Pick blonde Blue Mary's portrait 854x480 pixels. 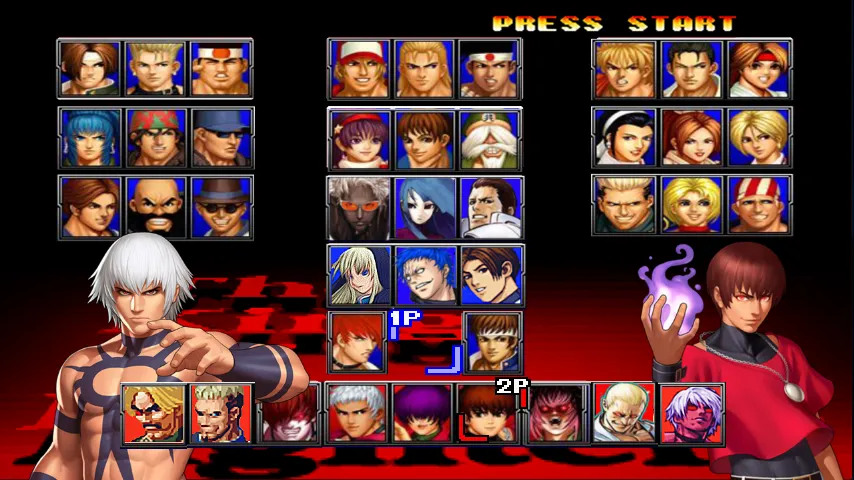pyautogui.click(x=692, y=205)
